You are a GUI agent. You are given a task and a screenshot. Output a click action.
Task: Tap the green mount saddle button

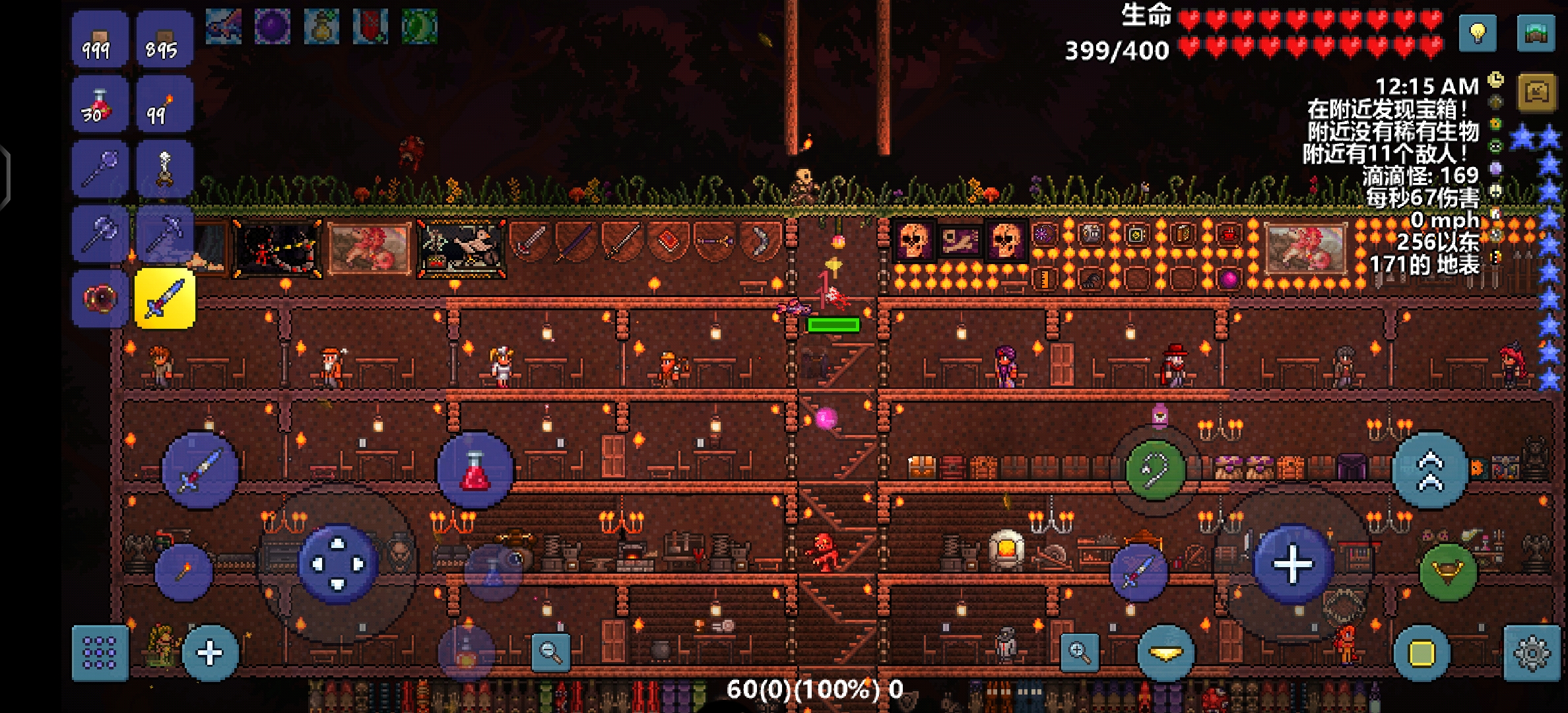[x=1448, y=572]
